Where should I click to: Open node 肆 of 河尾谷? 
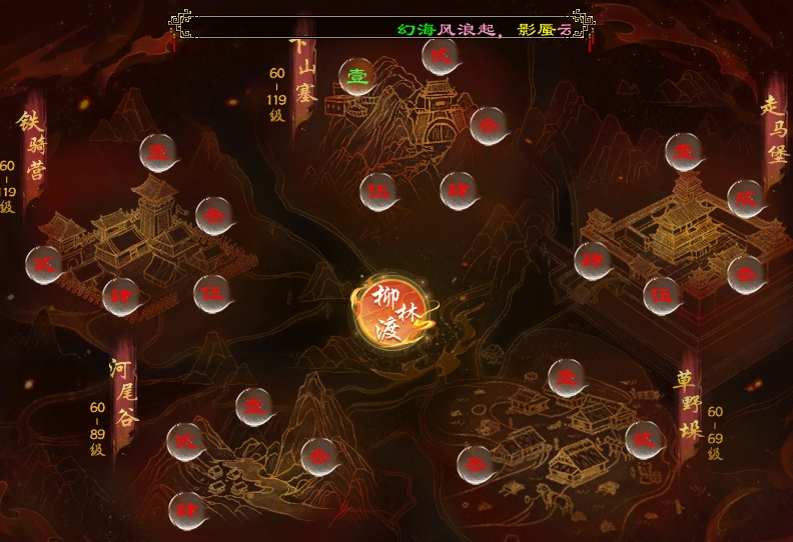click(x=186, y=510)
